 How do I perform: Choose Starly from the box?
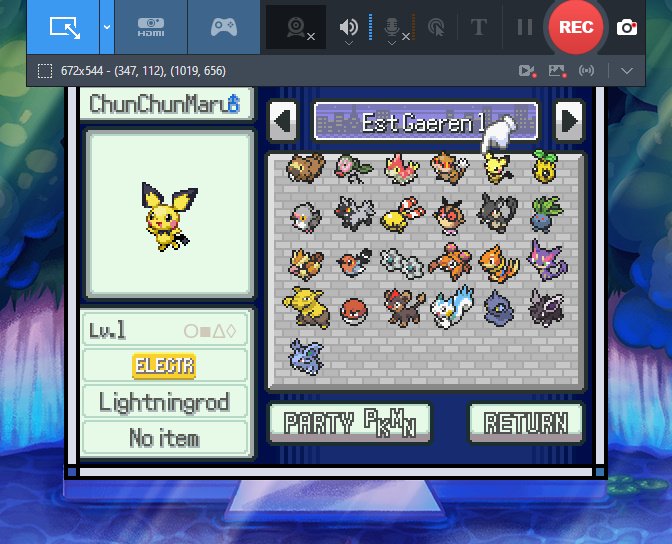click(304, 214)
